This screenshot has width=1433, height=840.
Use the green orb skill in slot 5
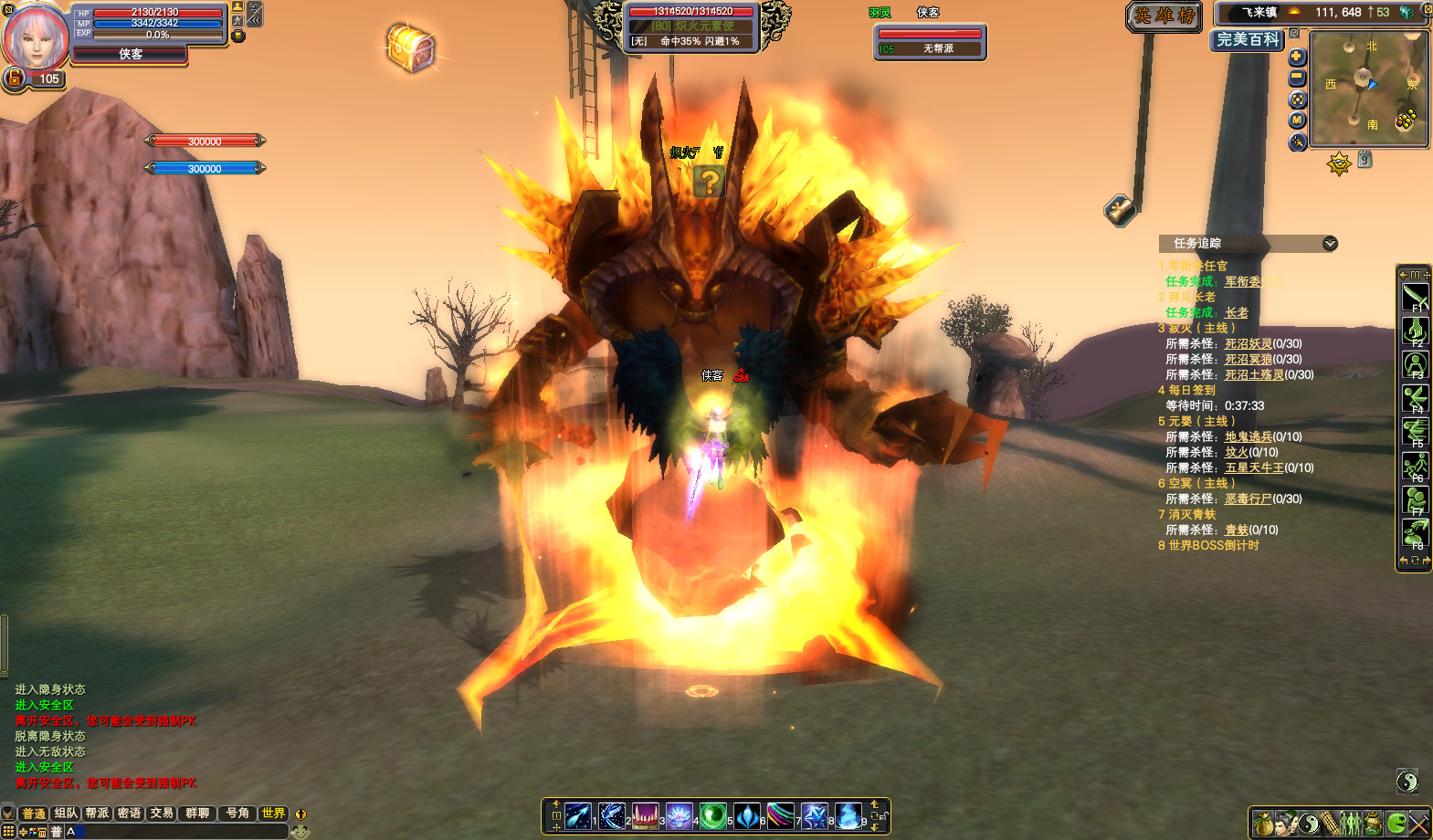click(x=712, y=815)
